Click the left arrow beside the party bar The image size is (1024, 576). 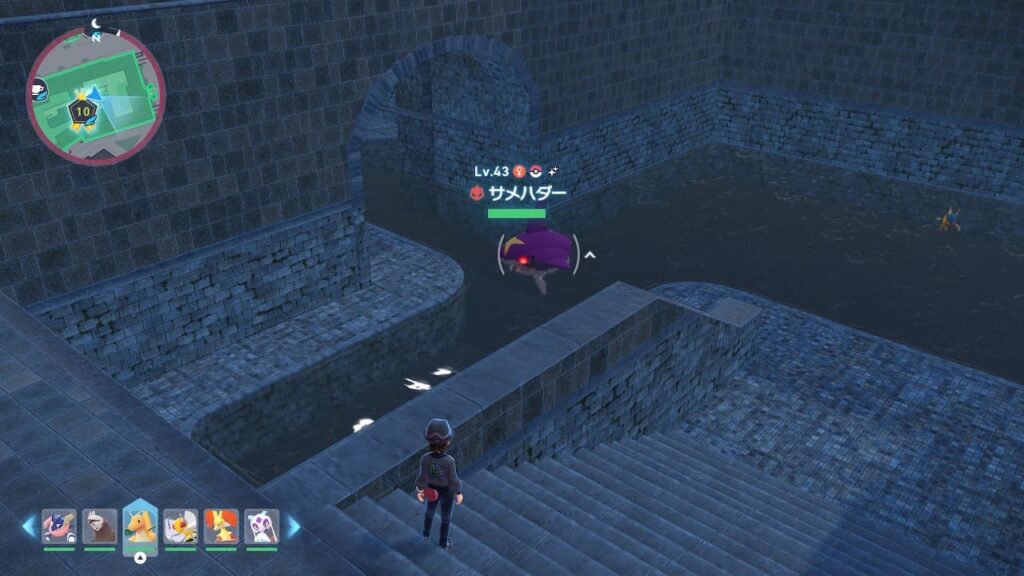(29, 527)
